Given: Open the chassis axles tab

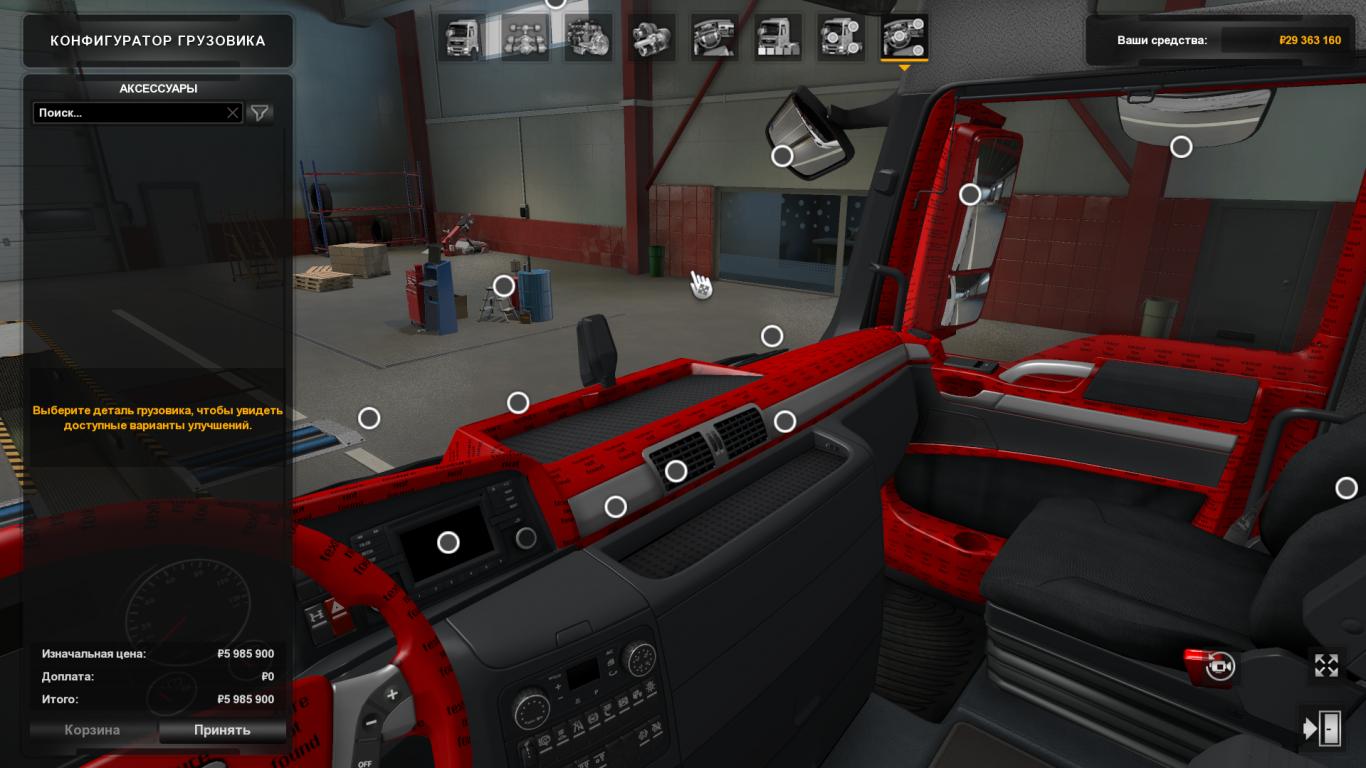Looking at the screenshot, I should pyautogui.click(x=525, y=38).
